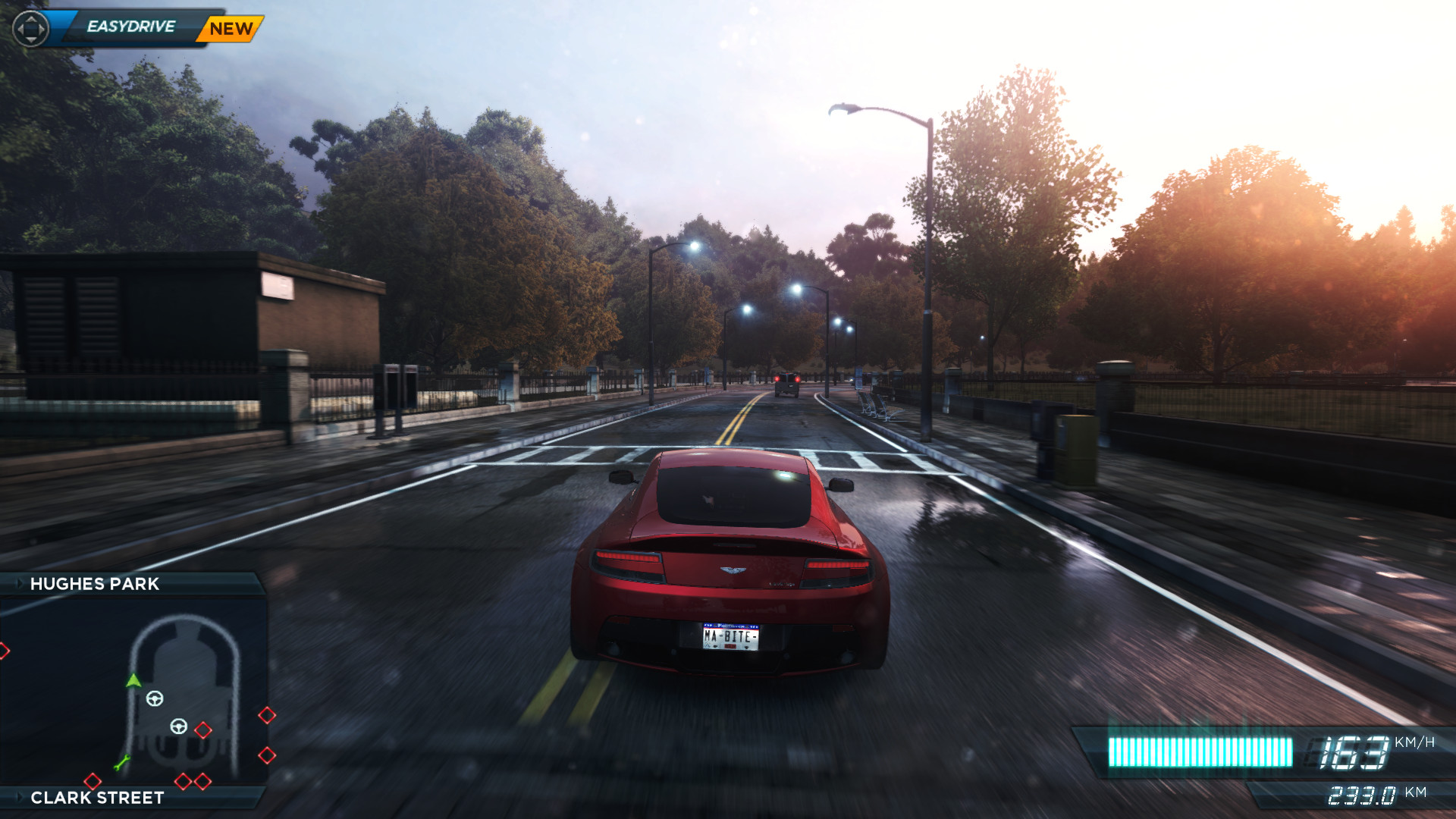Click the Clark Street name bar
Screen dimensions: 1456x819
click(x=97, y=798)
